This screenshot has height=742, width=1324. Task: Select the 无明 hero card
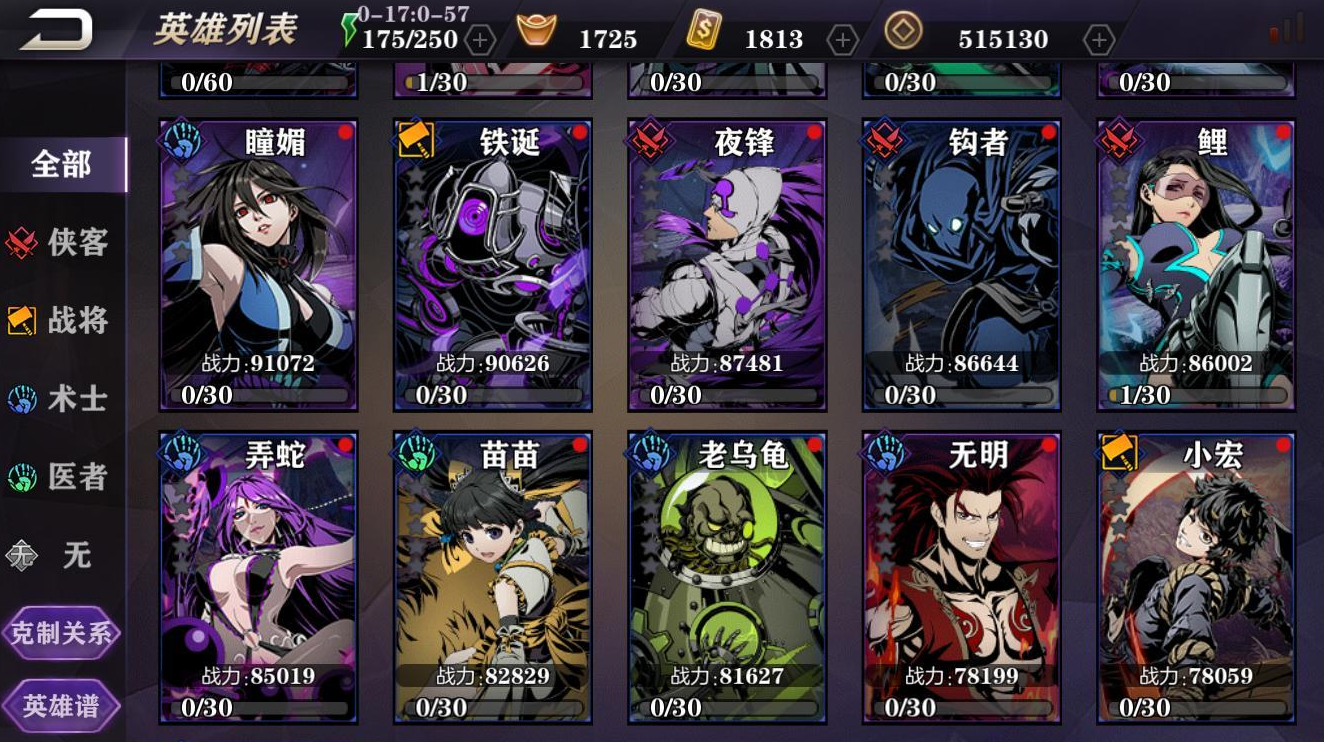960,570
